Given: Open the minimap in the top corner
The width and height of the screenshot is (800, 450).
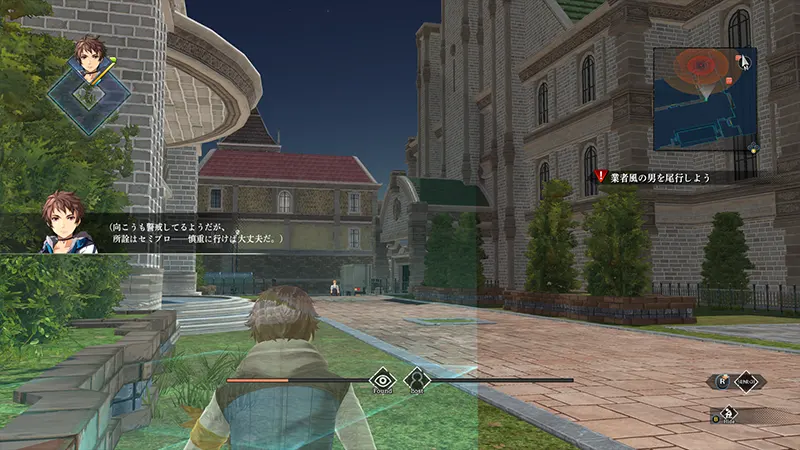Looking at the screenshot, I should point(698,91).
